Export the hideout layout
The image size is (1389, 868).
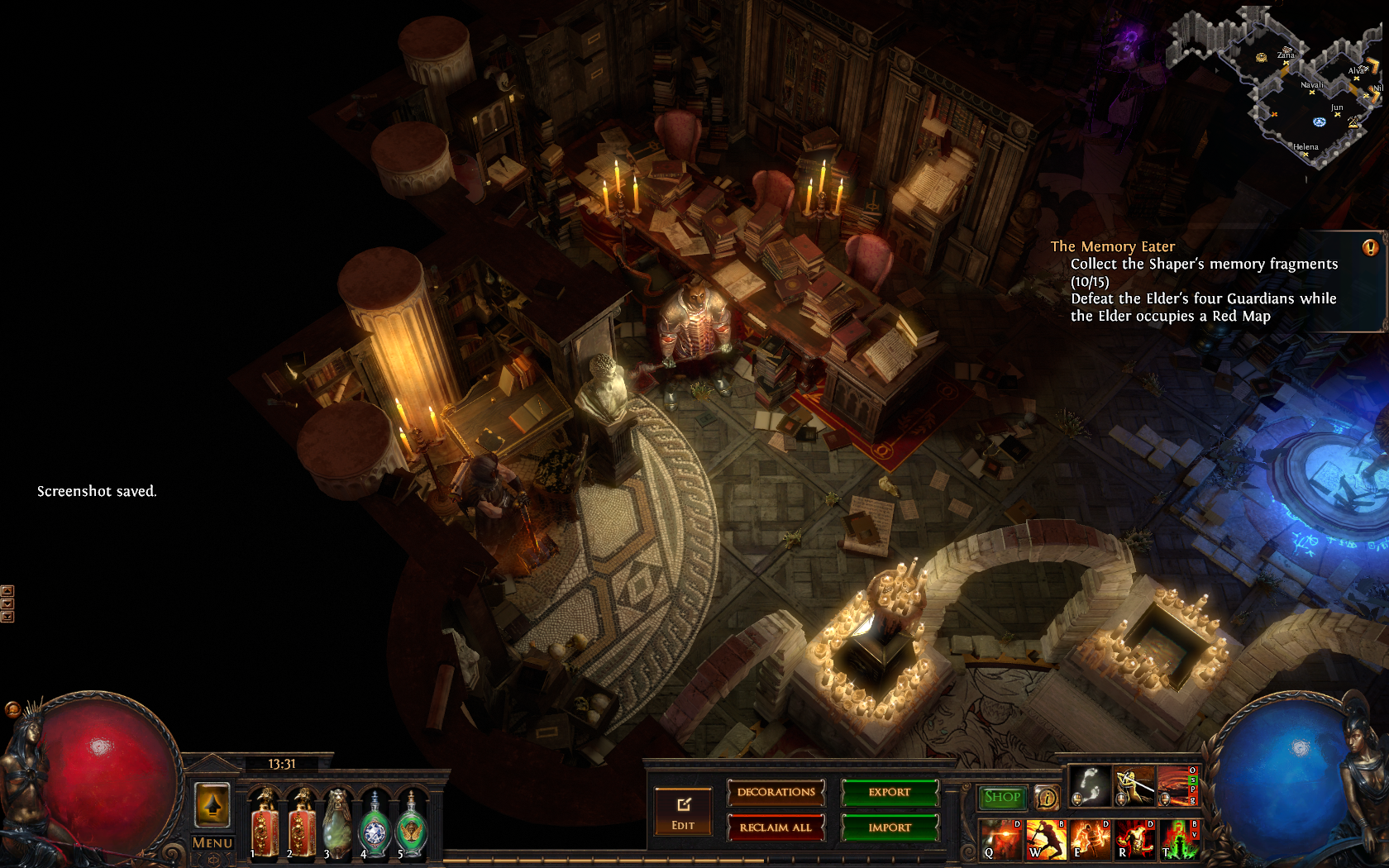(x=890, y=793)
